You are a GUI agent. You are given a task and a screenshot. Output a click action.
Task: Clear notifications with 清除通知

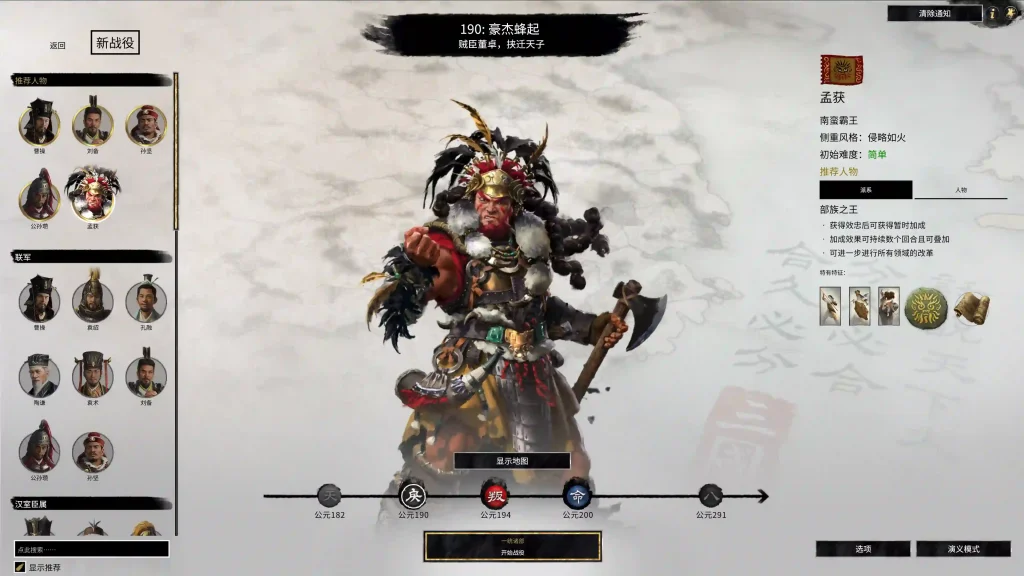point(934,13)
